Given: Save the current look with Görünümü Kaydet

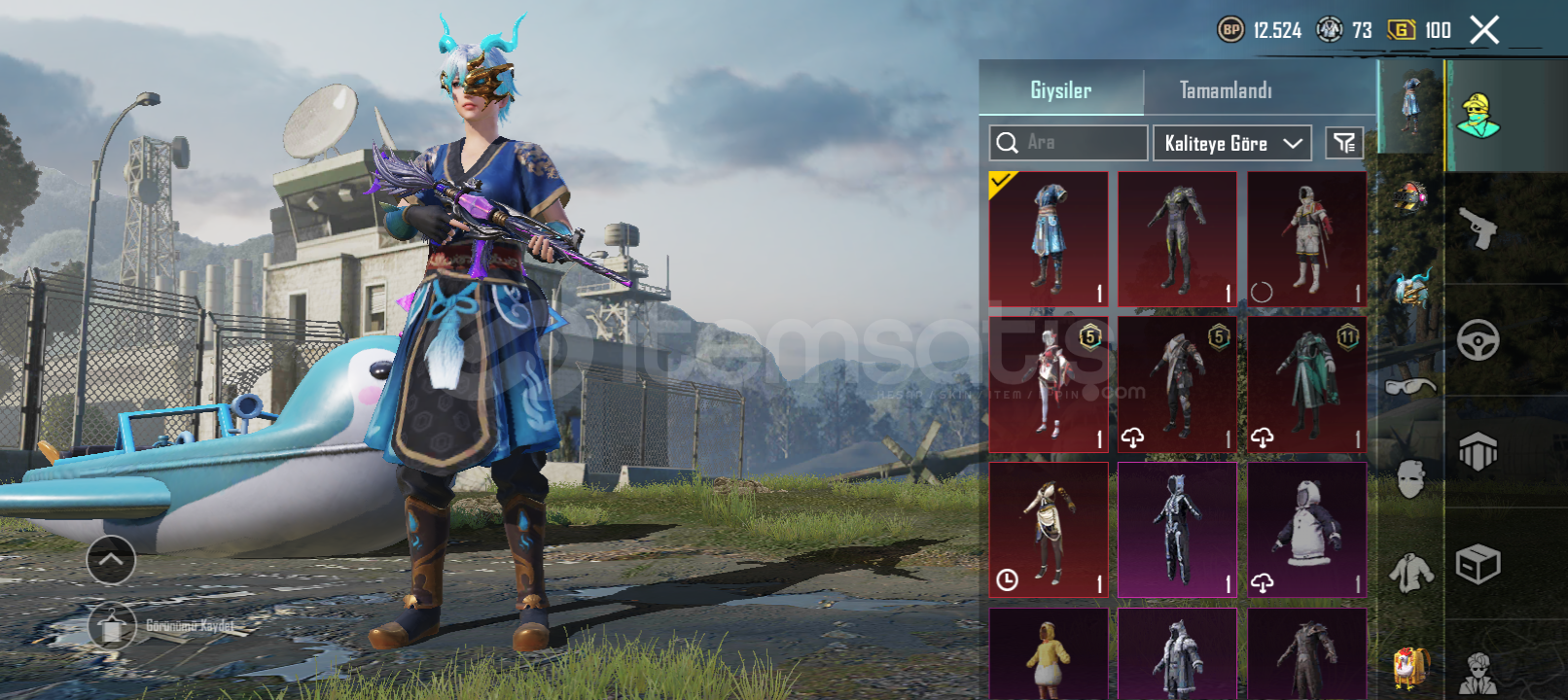Looking at the screenshot, I should pos(113,627).
